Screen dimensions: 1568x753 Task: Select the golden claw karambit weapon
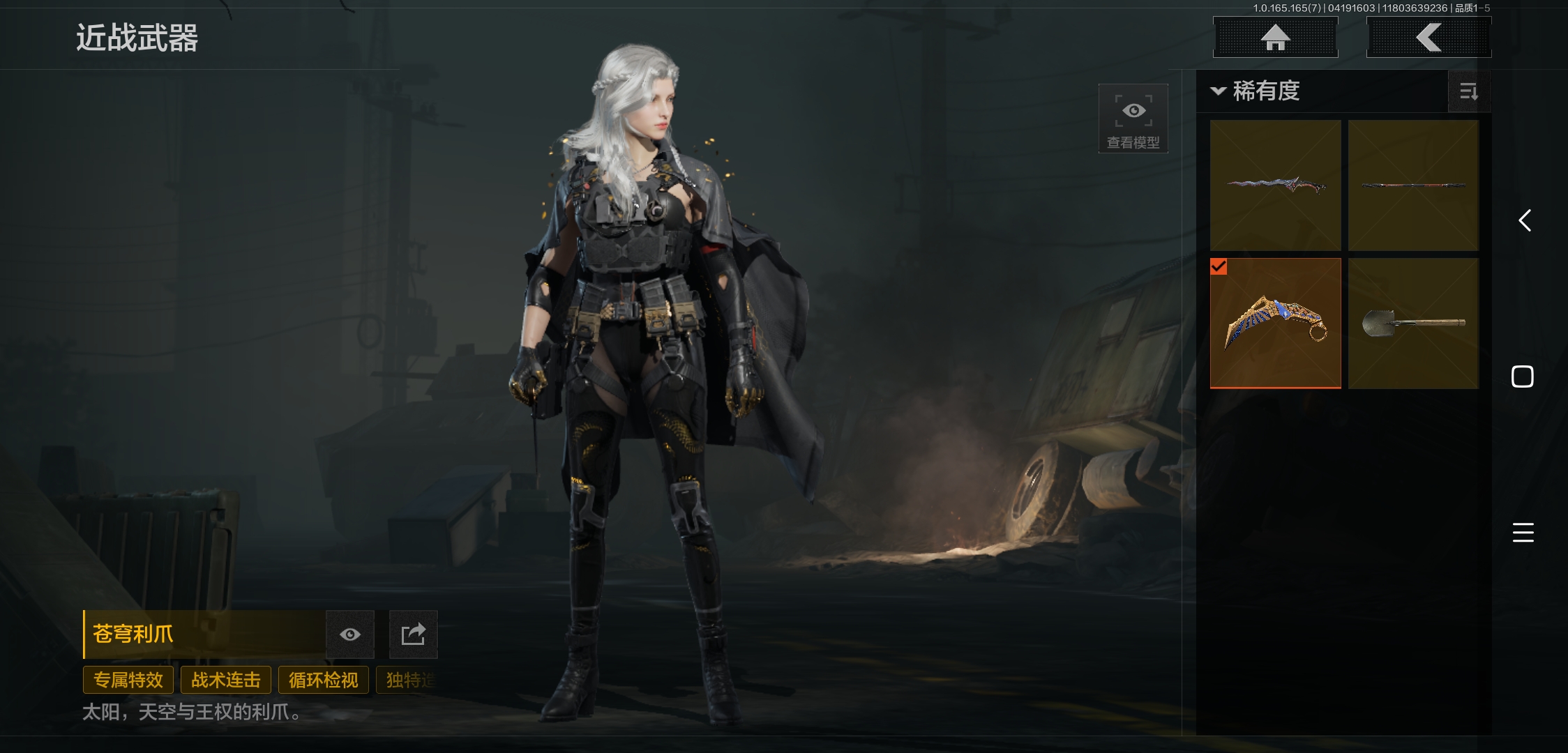pyautogui.click(x=1275, y=323)
